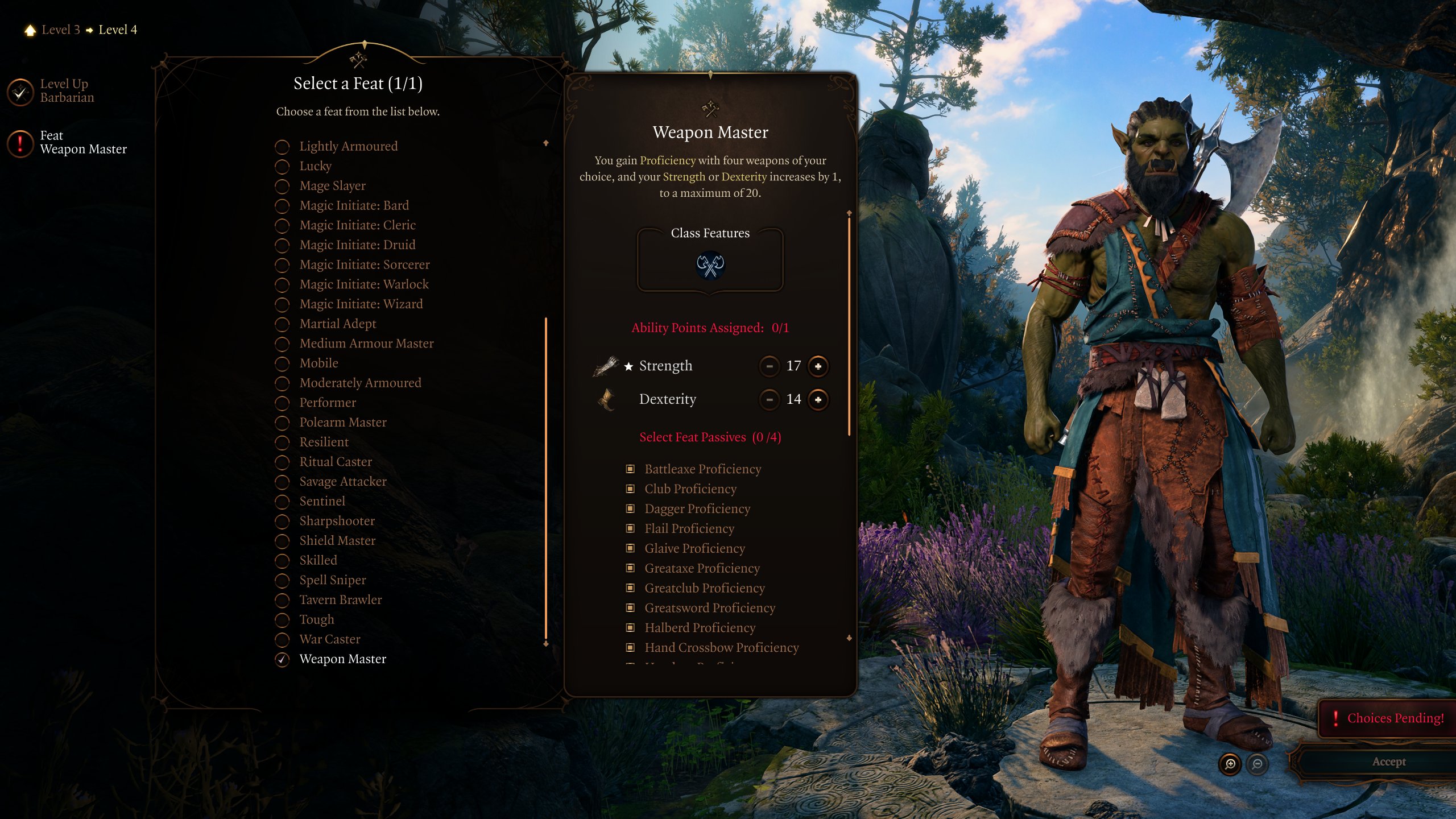
Task: Enable Hand Crossbow Proficiency
Action: point(631,647)
